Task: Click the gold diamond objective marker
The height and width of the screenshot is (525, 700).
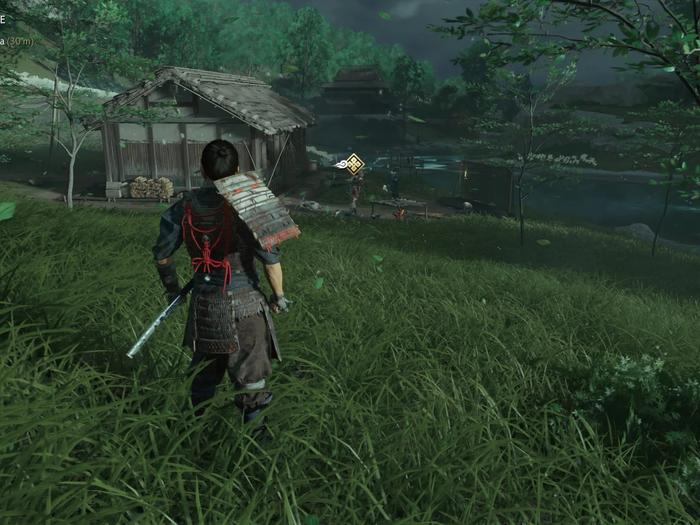Action: pos(354,163)
